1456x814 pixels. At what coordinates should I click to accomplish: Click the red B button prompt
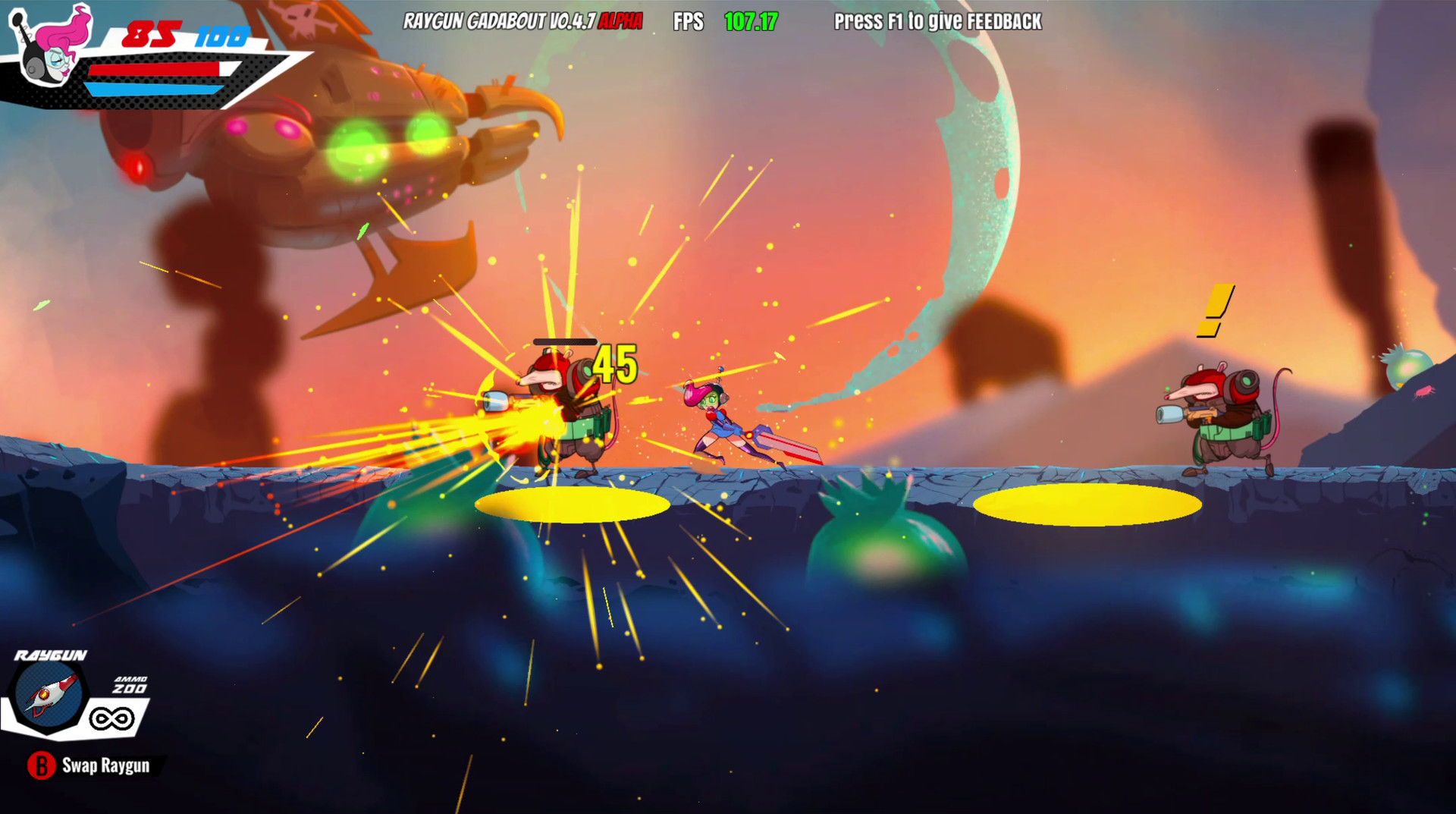[42, 766]
